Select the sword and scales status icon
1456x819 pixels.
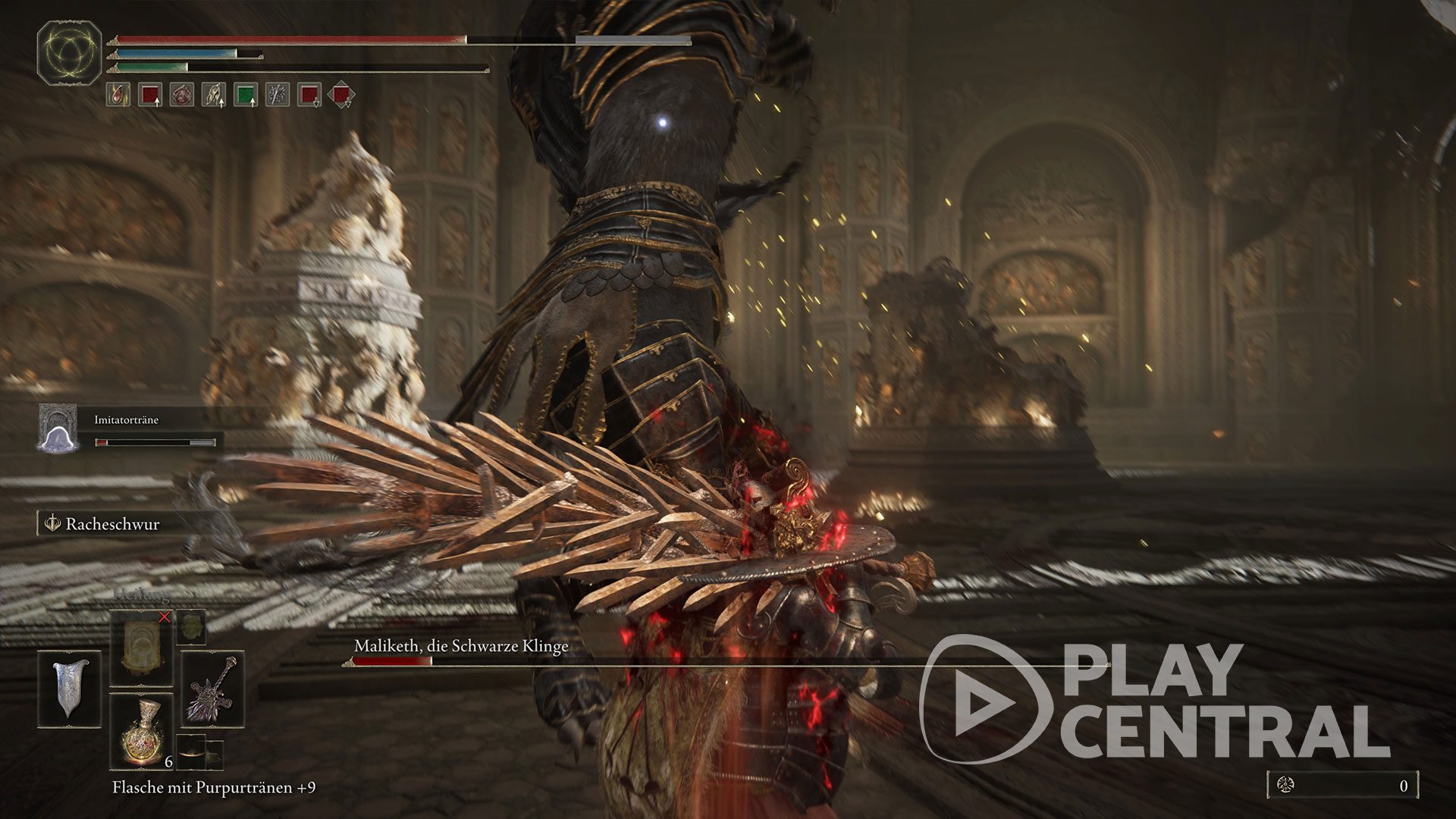[277, 95]
